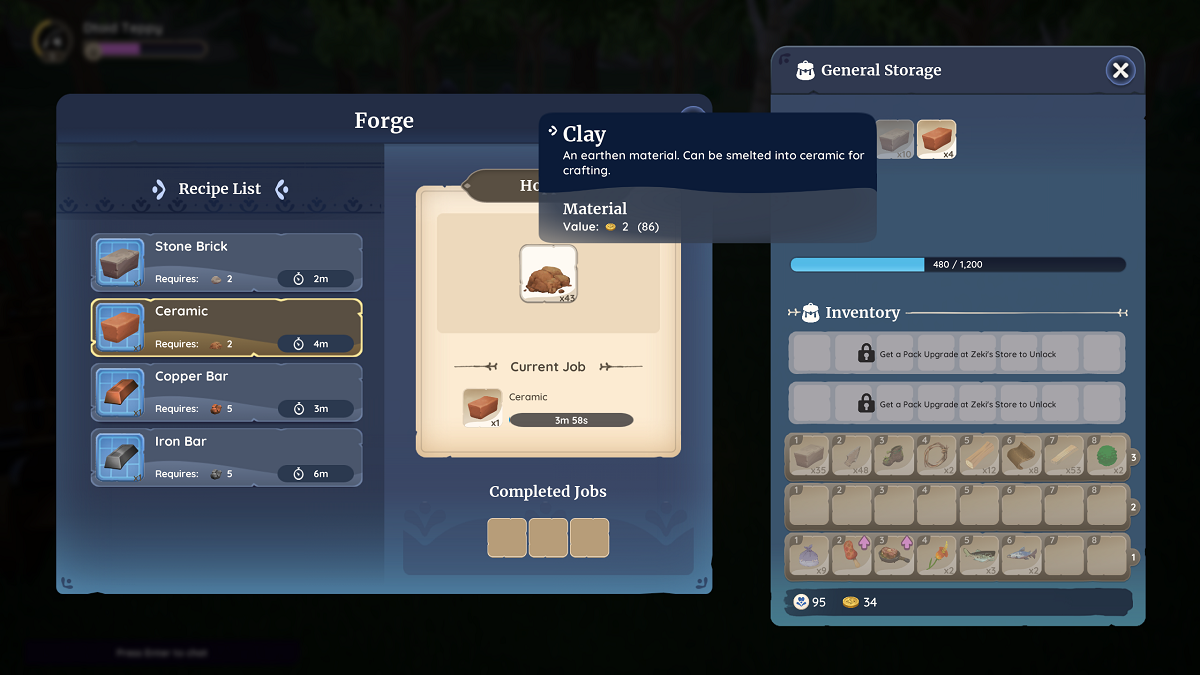The height and width of the screenshot is (675, 1200).
Task: Select the Iron Bar recipe
Action: tap(226, 458)
